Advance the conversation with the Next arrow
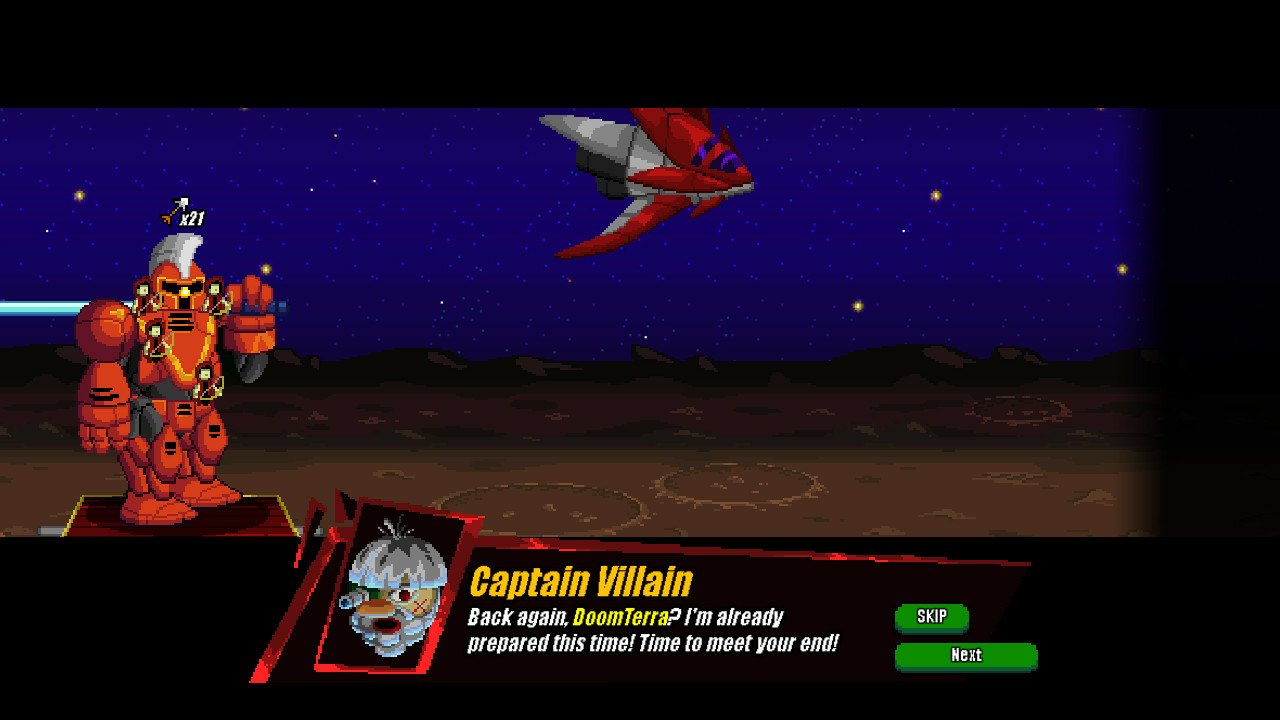This screenshot has height=720, width=1280. 966,656
